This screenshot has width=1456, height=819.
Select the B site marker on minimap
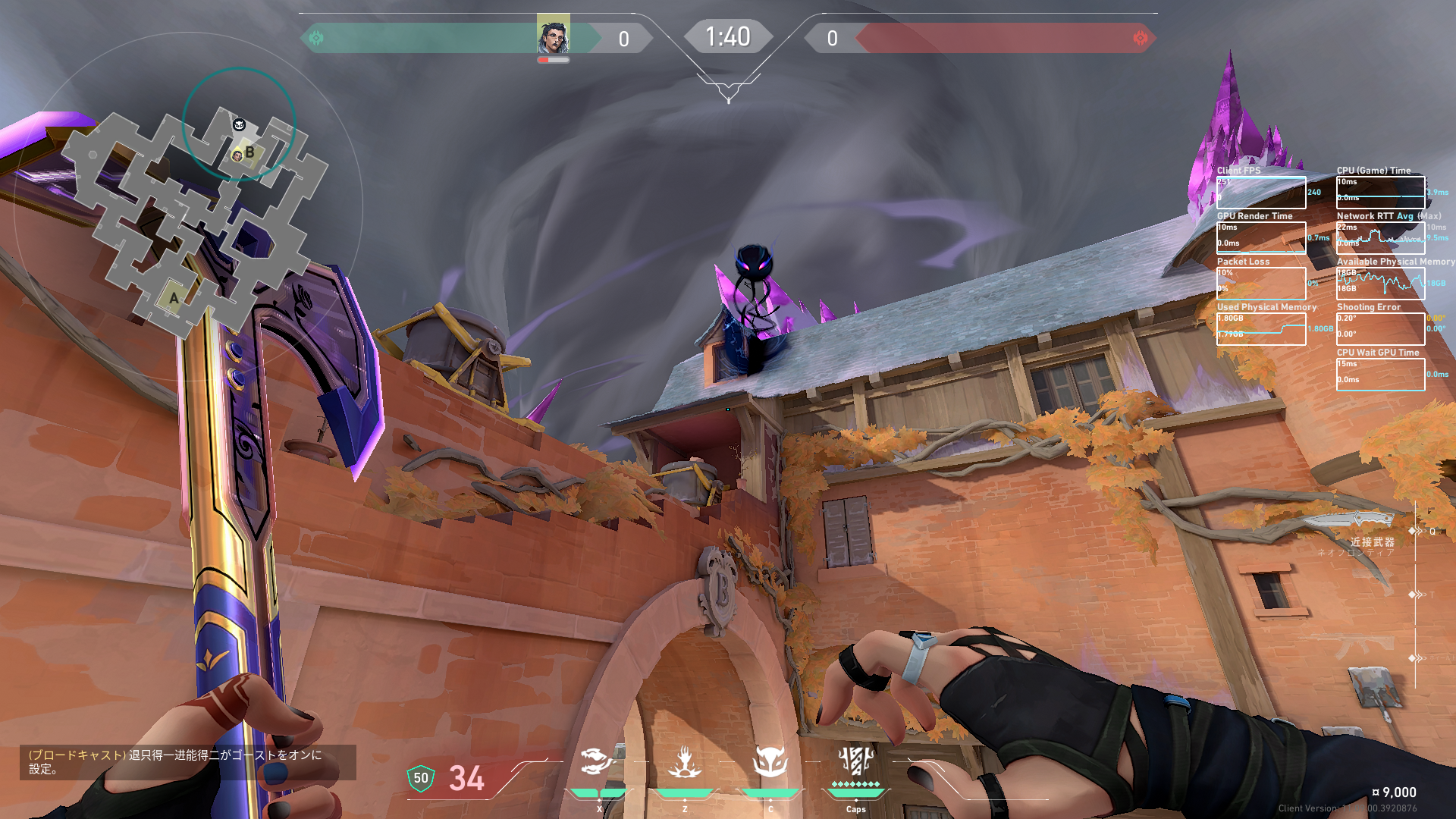click(249, 152)
